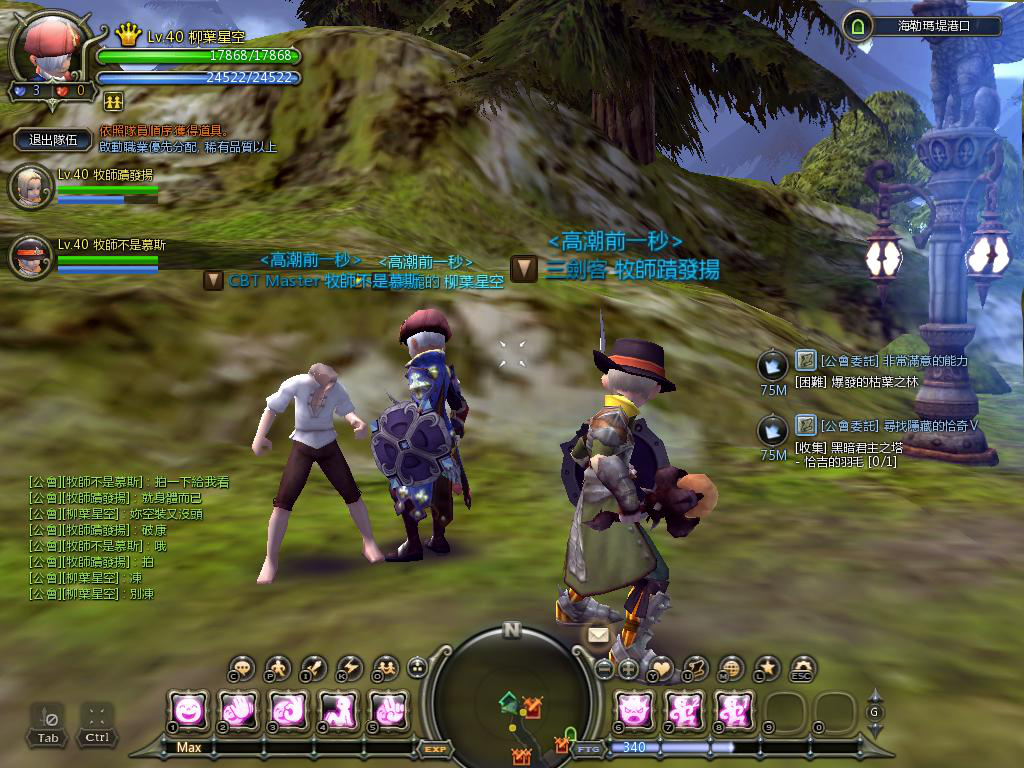Click the 退出隊伍 leave party button

pos(53,140)
